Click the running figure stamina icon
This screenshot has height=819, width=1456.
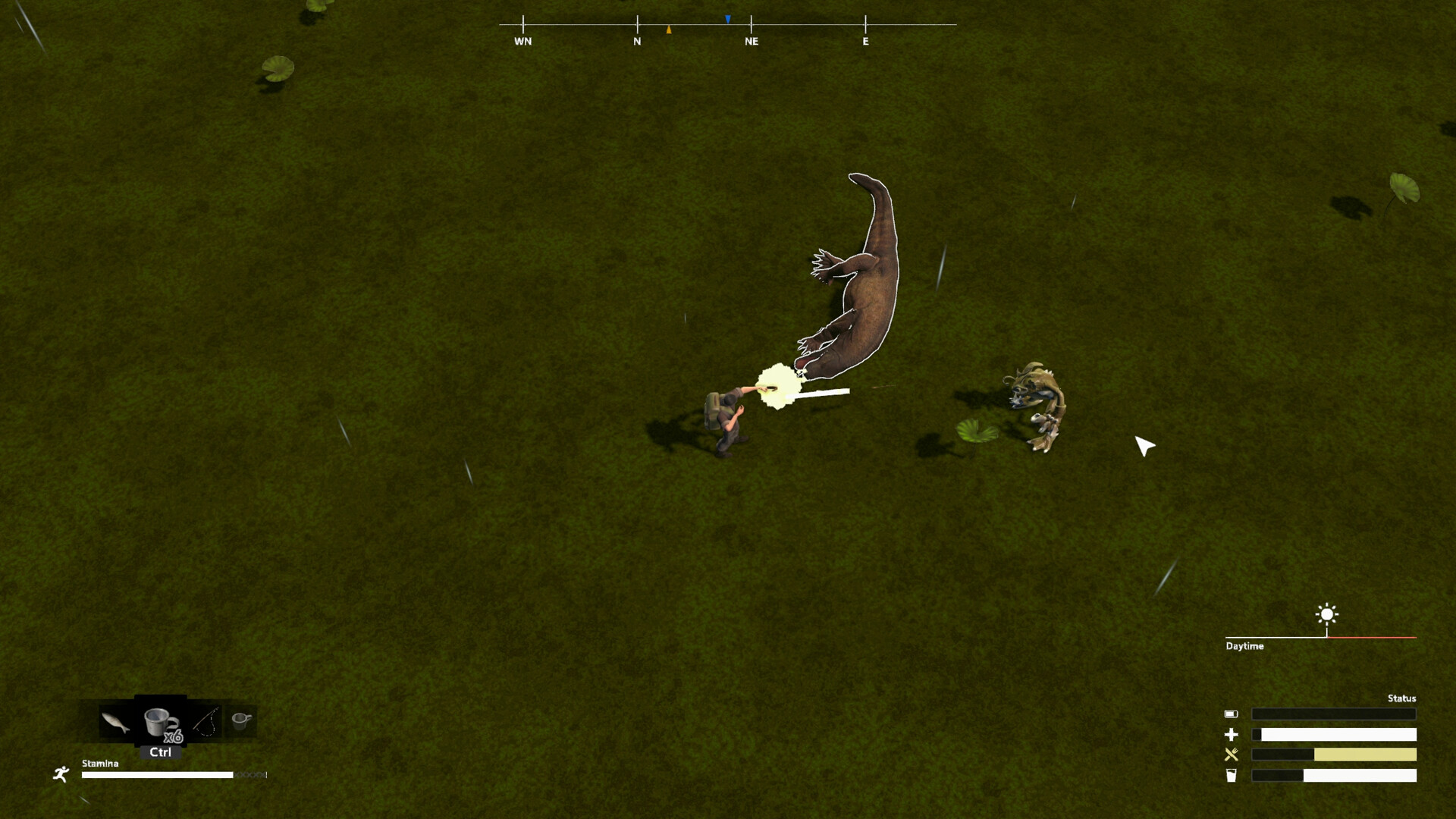click(x=61, y=774)
